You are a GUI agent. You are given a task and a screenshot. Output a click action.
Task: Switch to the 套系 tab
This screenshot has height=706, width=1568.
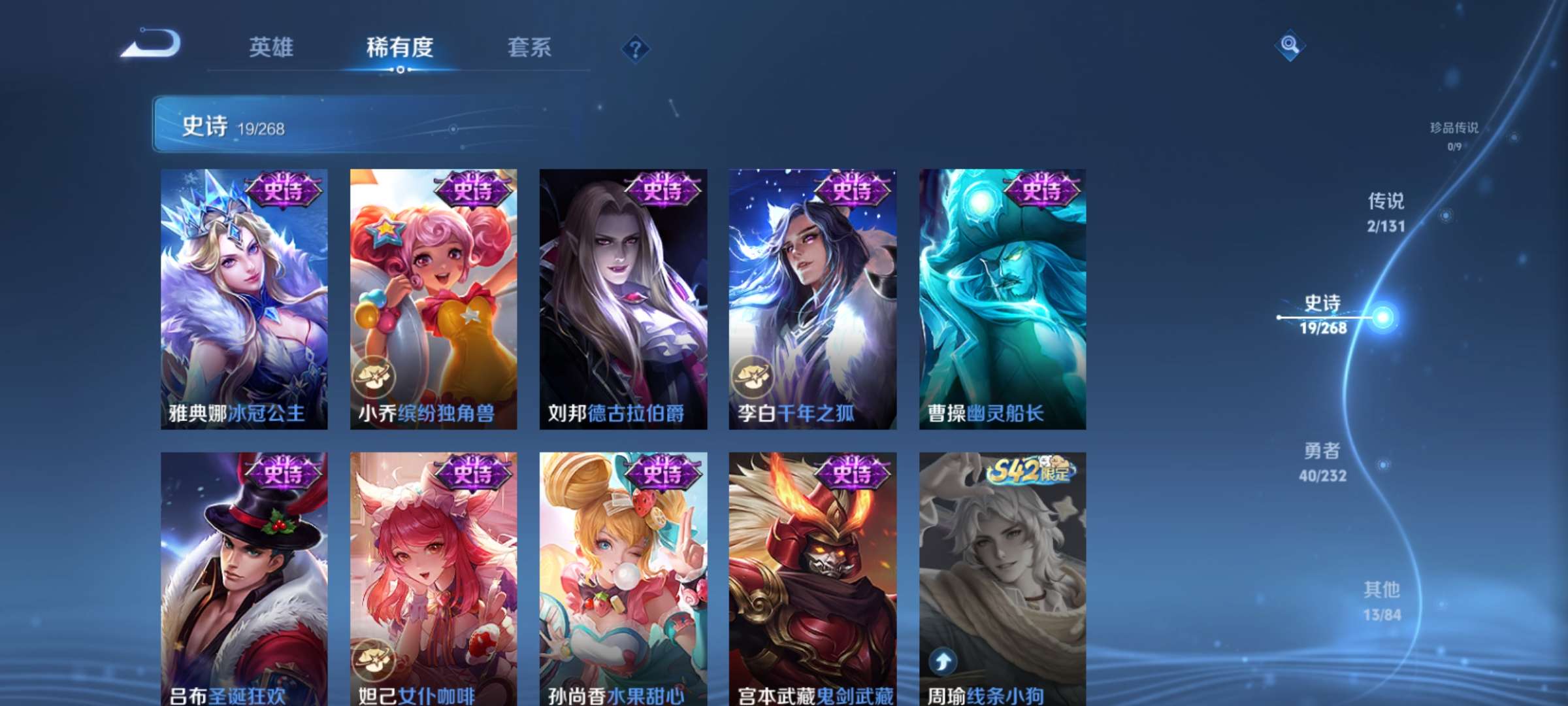pos(531,48)
